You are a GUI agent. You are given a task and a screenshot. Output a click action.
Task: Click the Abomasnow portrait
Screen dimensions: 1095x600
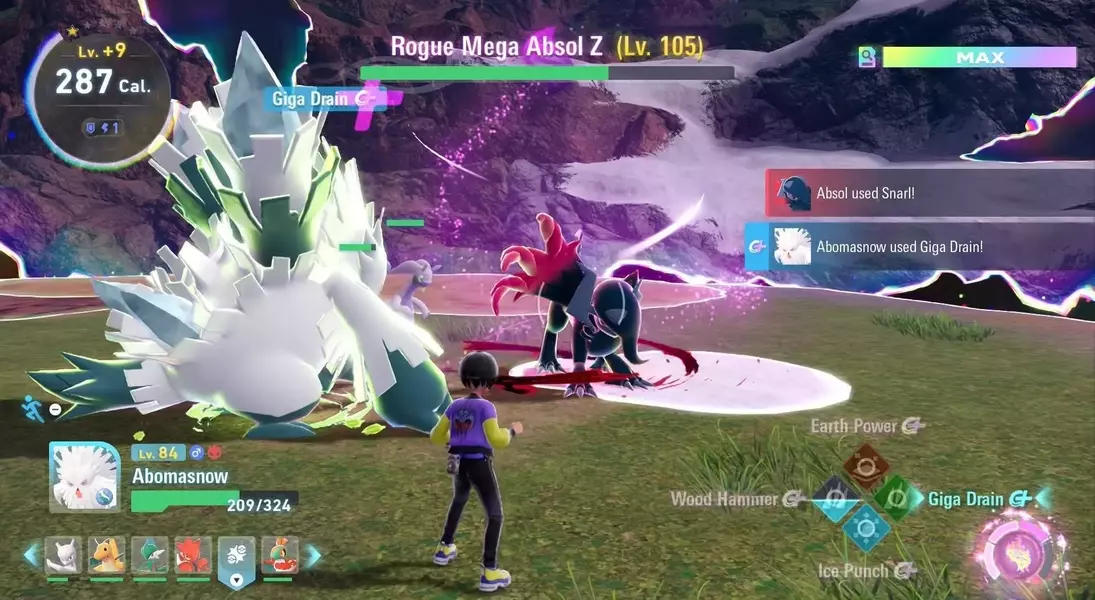click(85, 477)
